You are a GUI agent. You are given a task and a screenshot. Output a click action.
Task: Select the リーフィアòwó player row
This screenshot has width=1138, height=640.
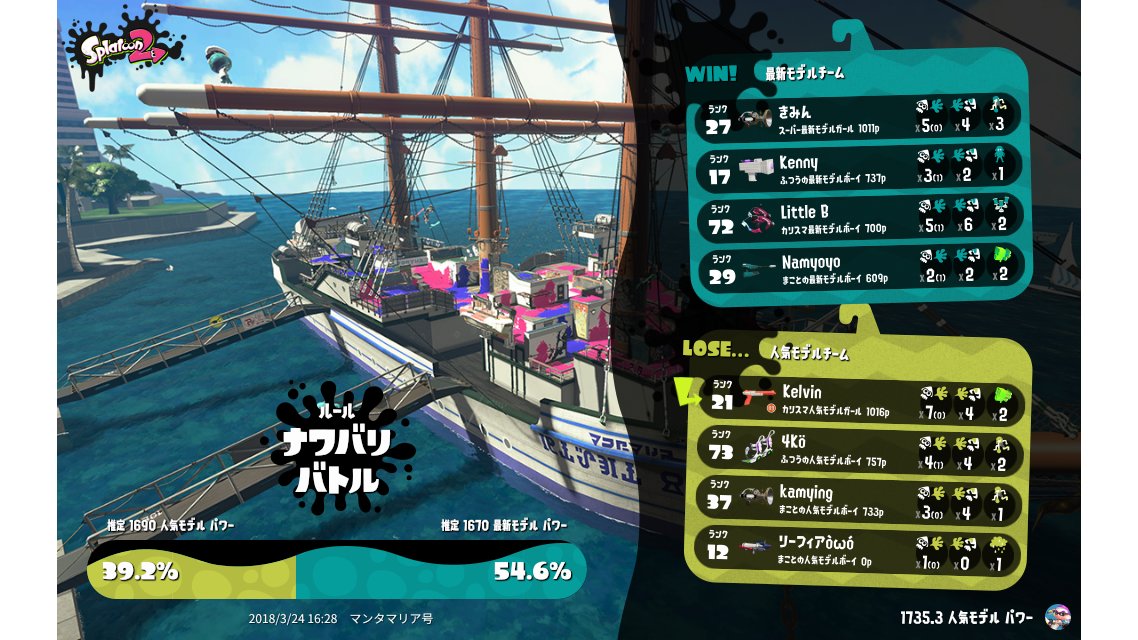[860, 548]
